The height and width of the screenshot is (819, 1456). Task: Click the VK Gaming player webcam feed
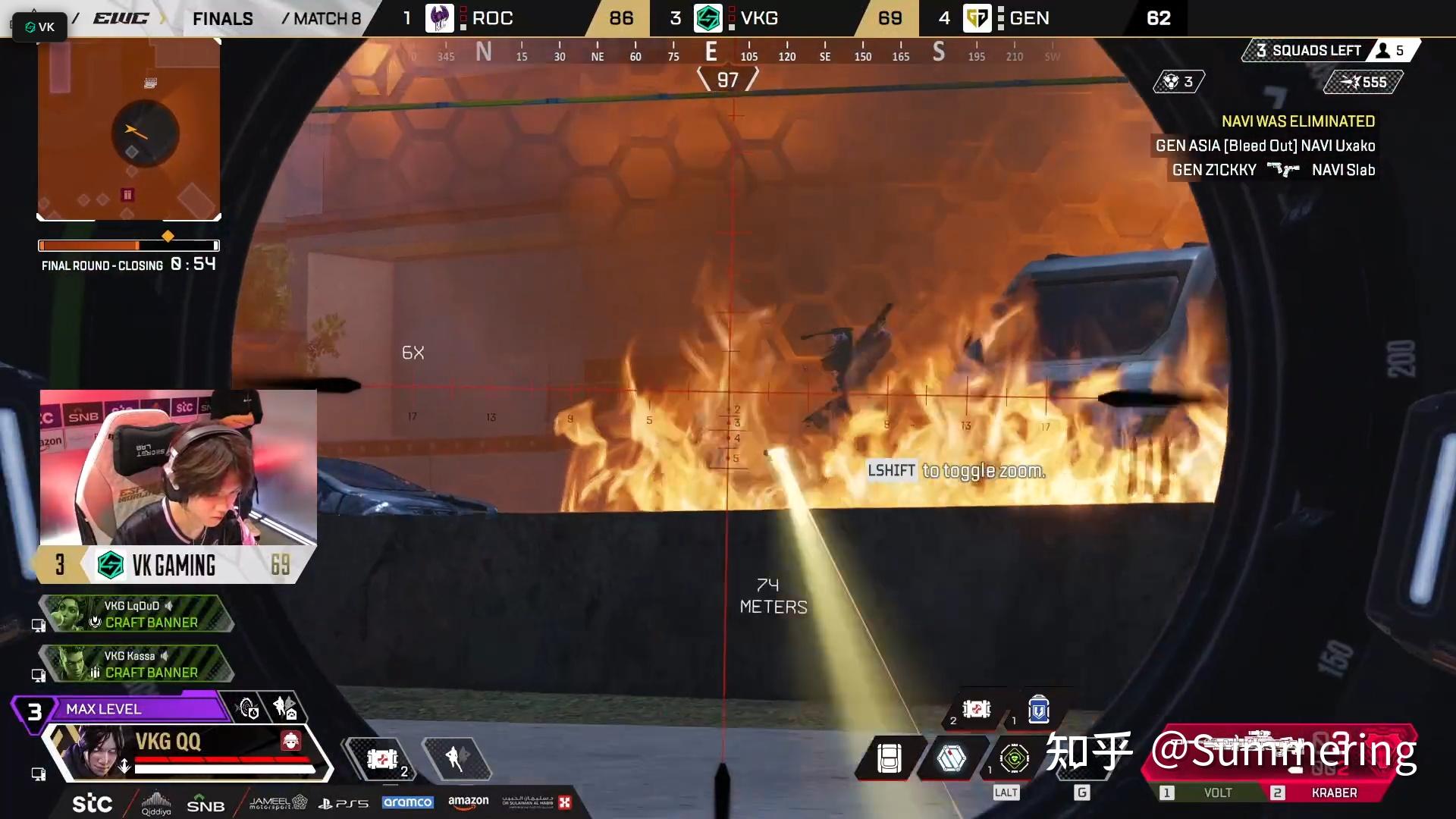click(178, 467)
